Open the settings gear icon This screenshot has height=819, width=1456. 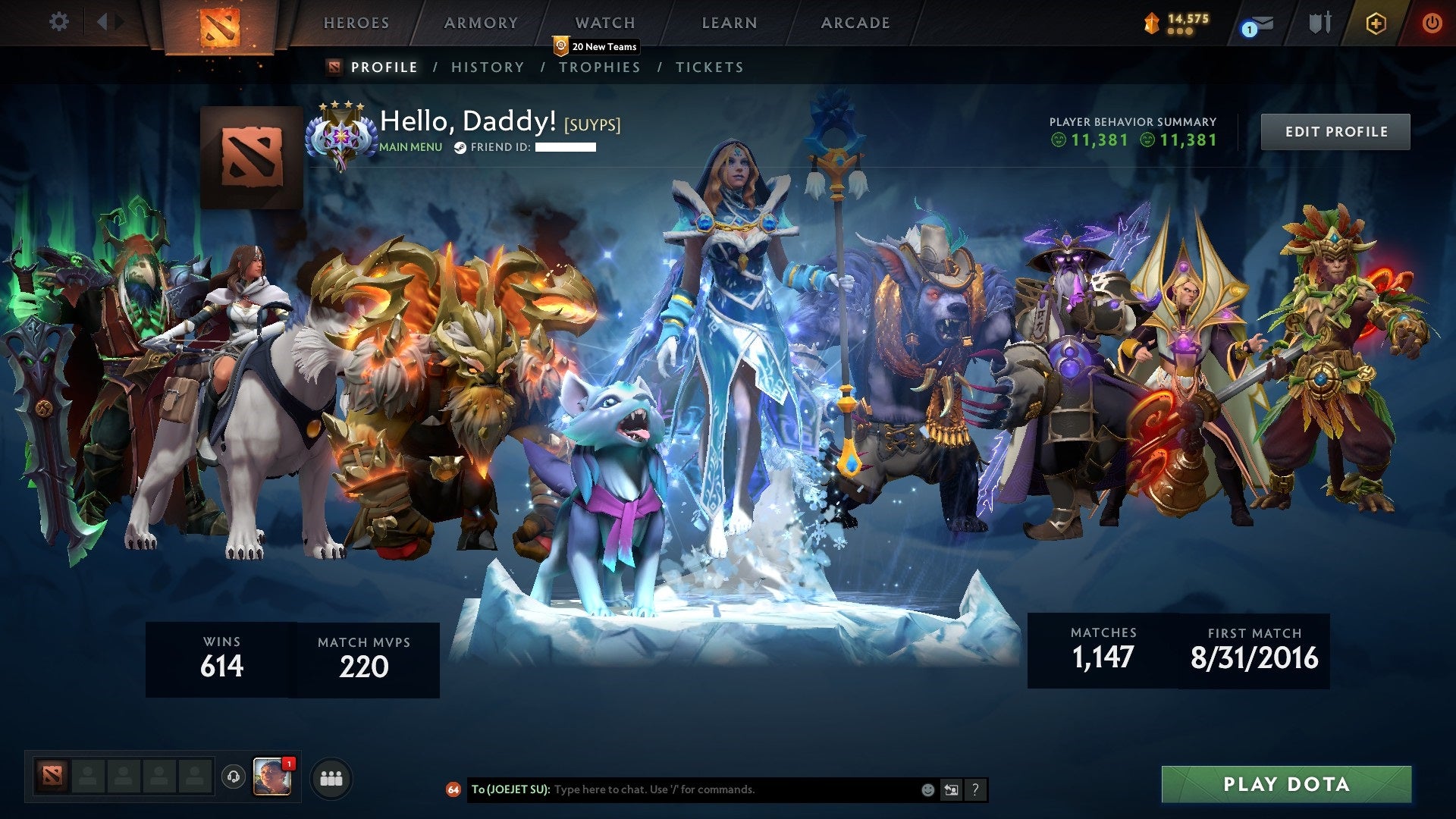pos(58,23)
